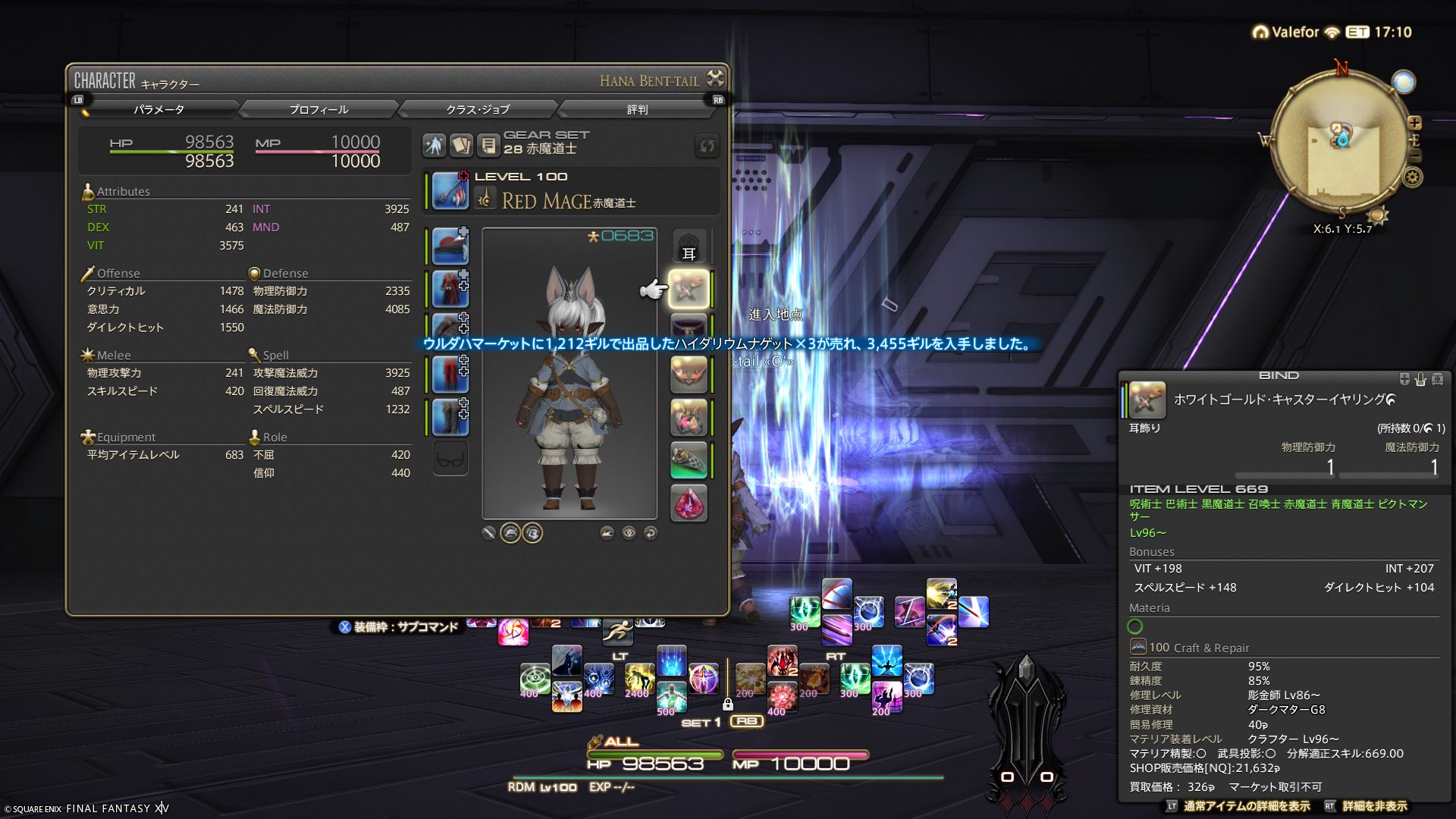
Task: Click the red hat head equipment slot
Action: [x=450, y=246]
